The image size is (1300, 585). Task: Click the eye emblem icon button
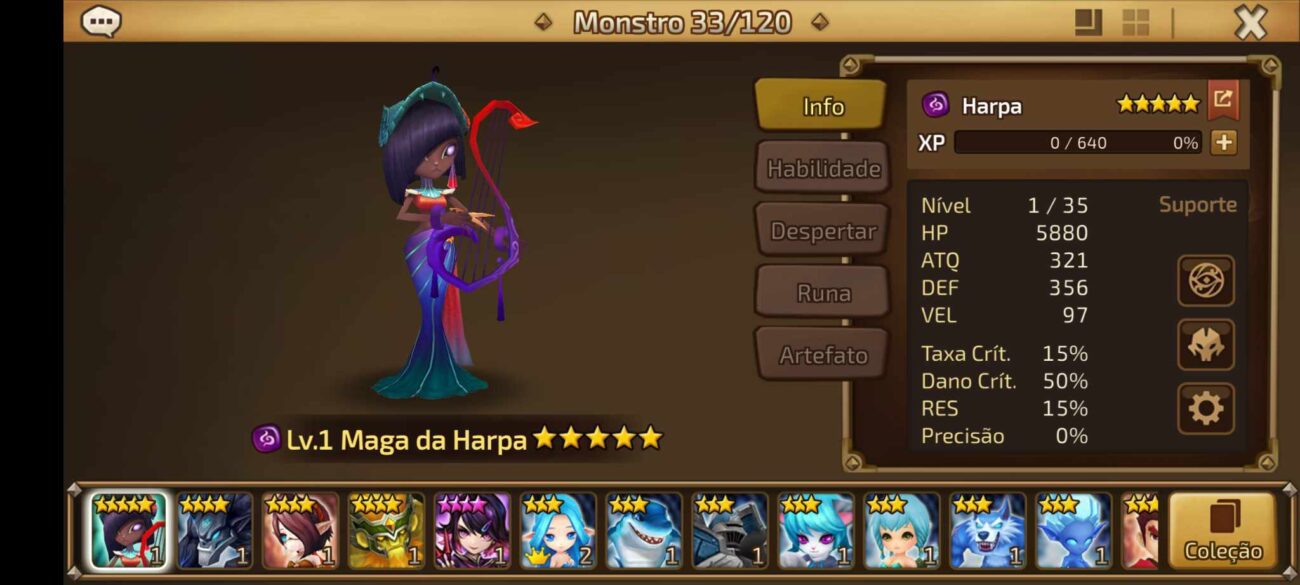(1205, 281)
